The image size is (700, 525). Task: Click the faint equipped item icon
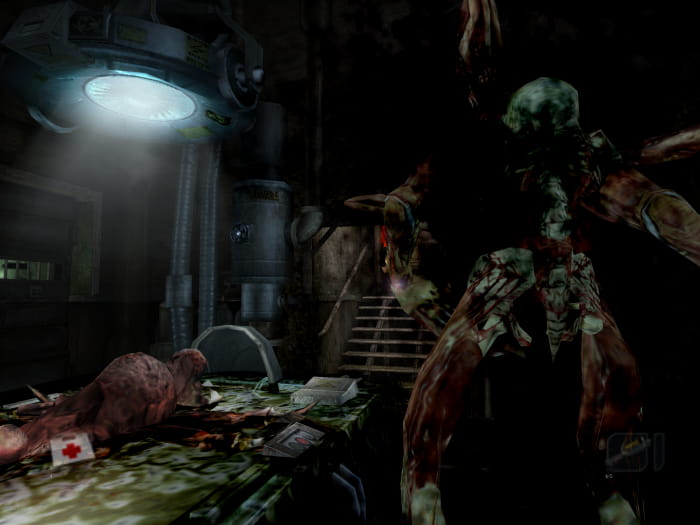[x=628, y=449]
